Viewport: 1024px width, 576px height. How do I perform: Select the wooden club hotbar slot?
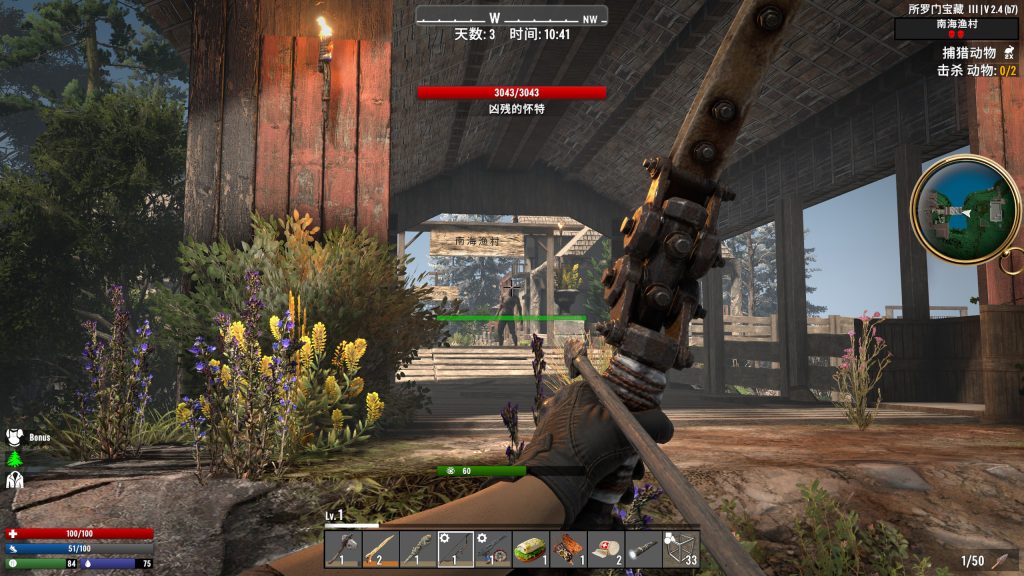point(380,548)
